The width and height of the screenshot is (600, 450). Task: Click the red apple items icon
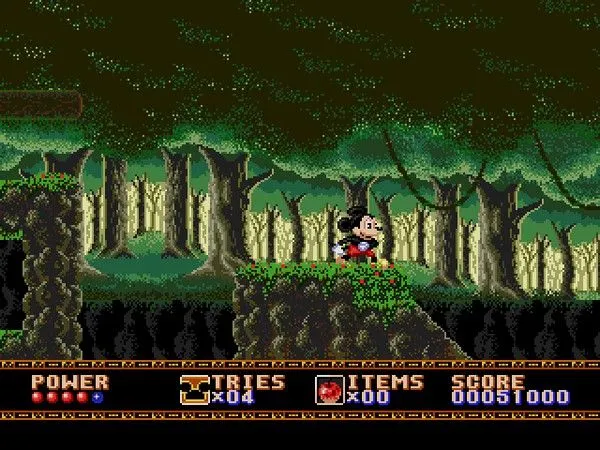click(x=329, y=390)
